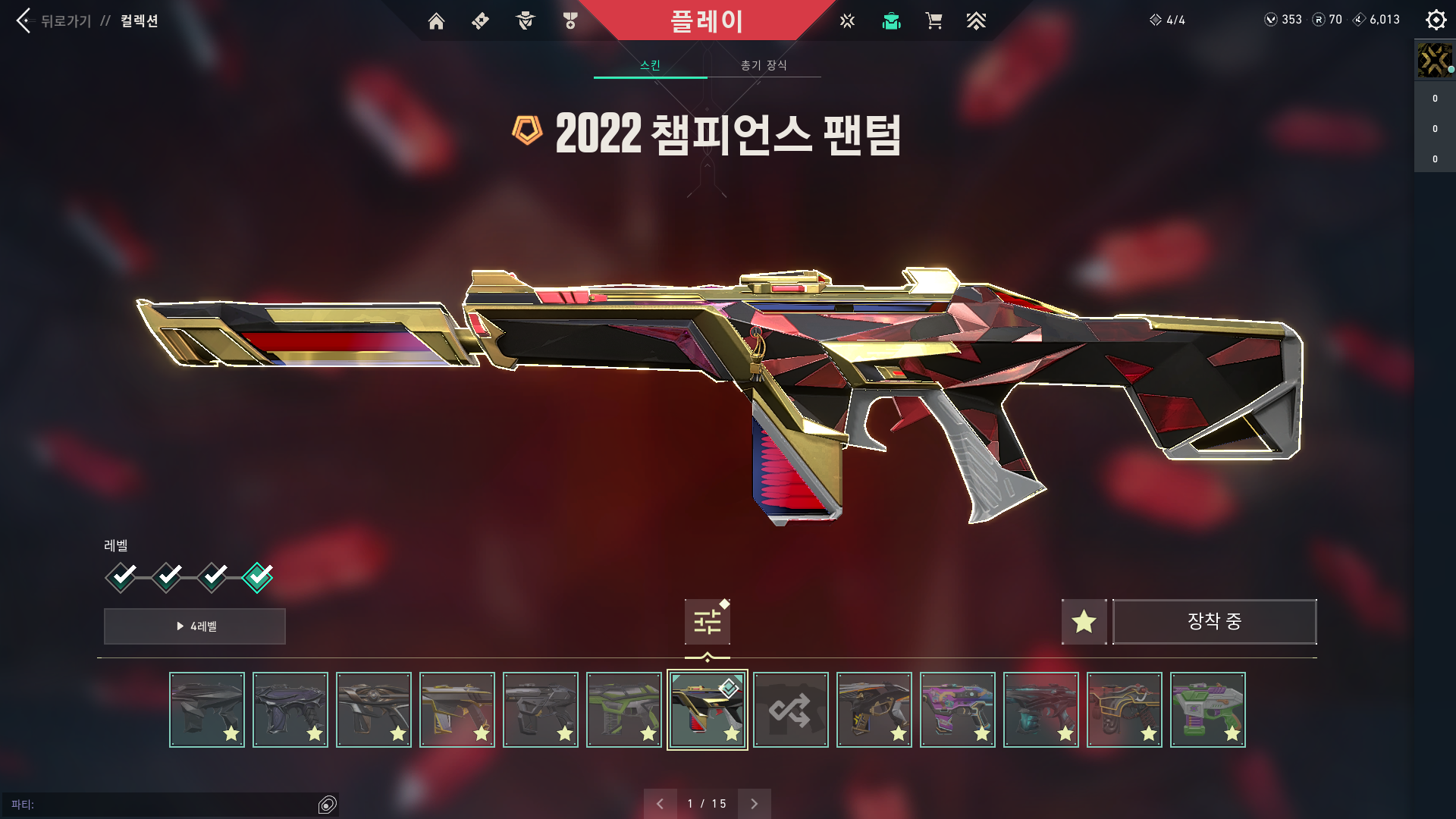The image size is (1456, 819).
Task: Click the back chevron next to 뒤로가기
Action: [23, 21]
